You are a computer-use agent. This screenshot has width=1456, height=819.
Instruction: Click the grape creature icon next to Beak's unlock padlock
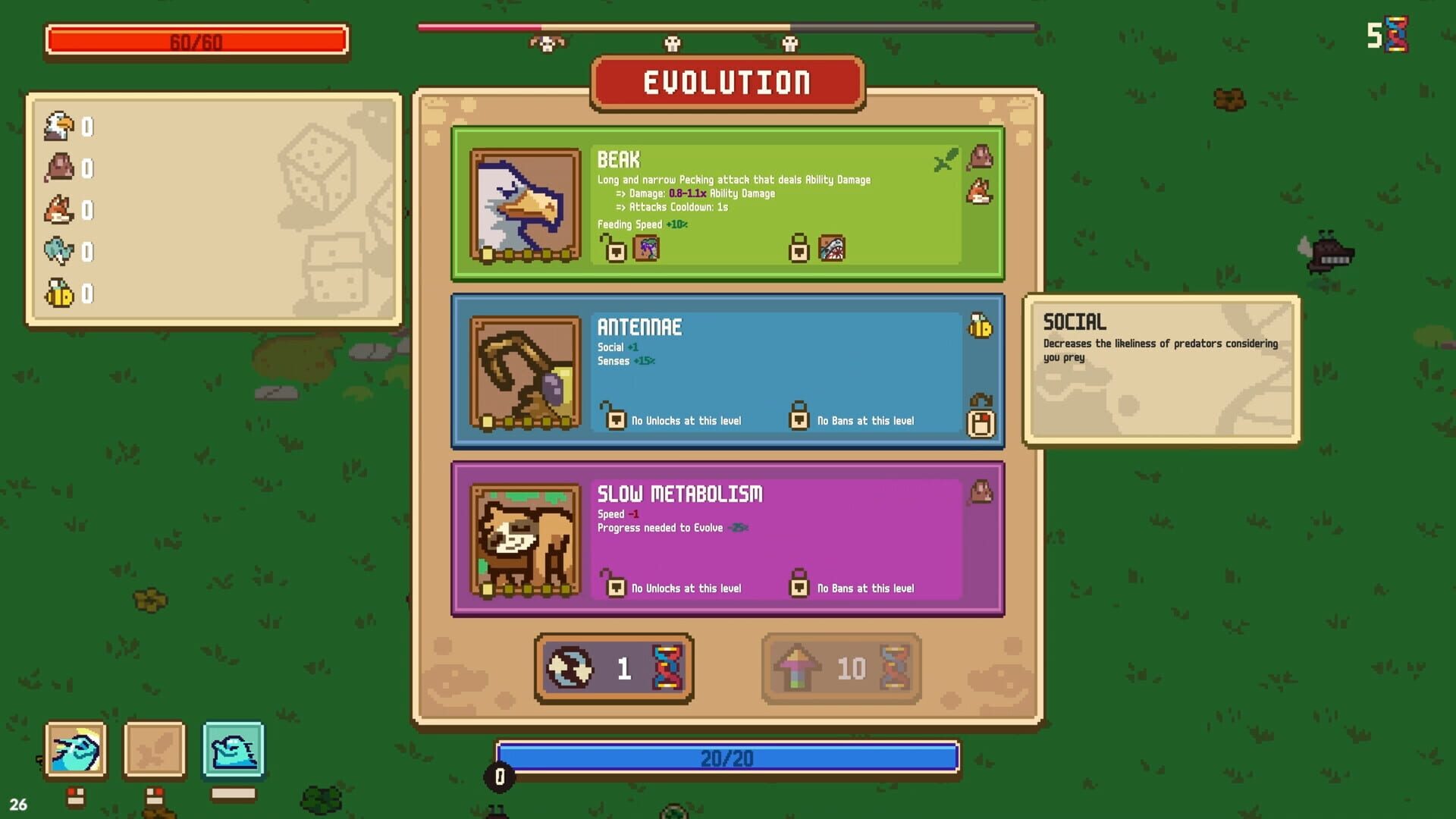pos(645,249)
